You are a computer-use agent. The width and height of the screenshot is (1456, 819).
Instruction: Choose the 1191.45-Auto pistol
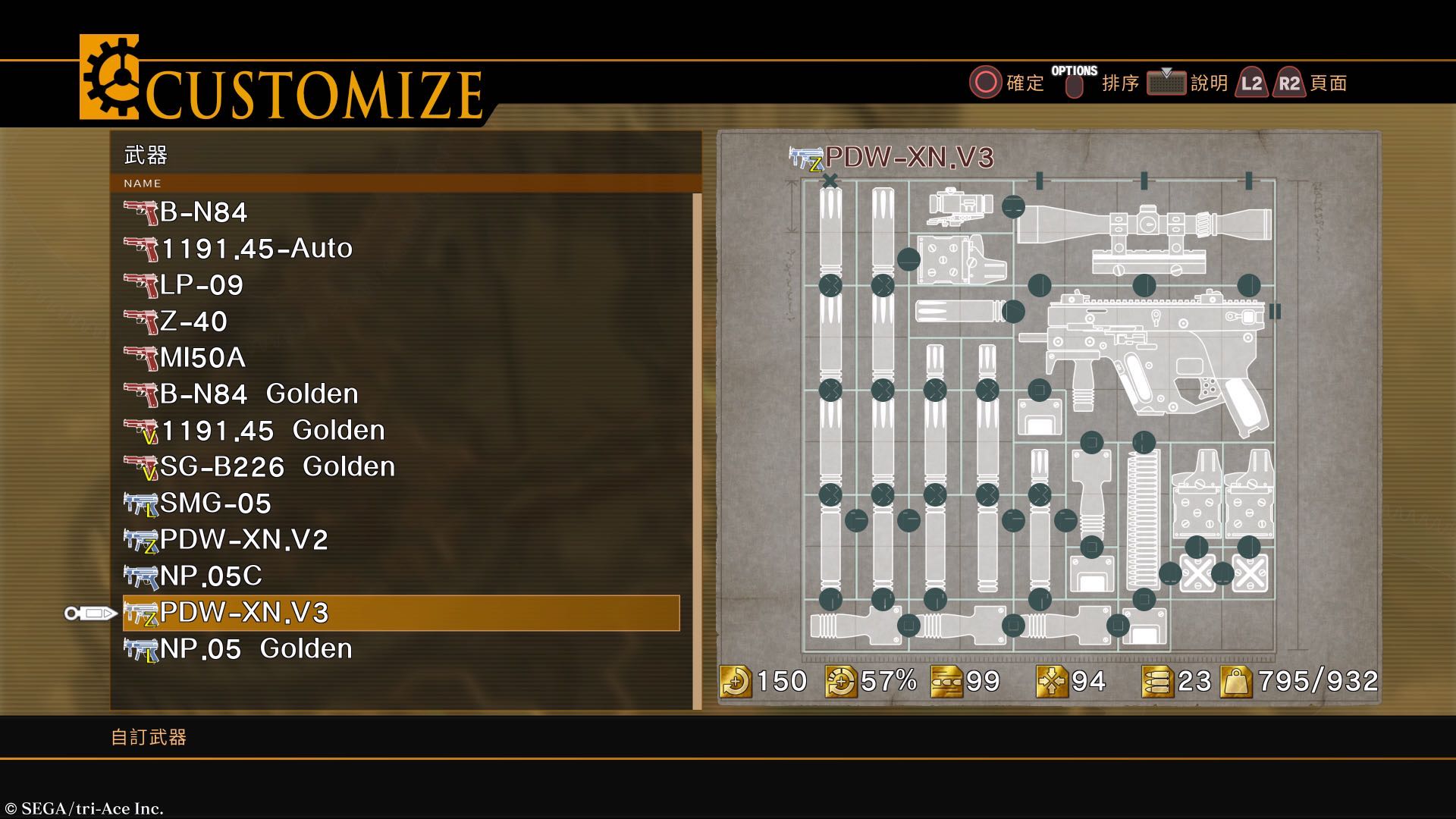click(256, 249)
